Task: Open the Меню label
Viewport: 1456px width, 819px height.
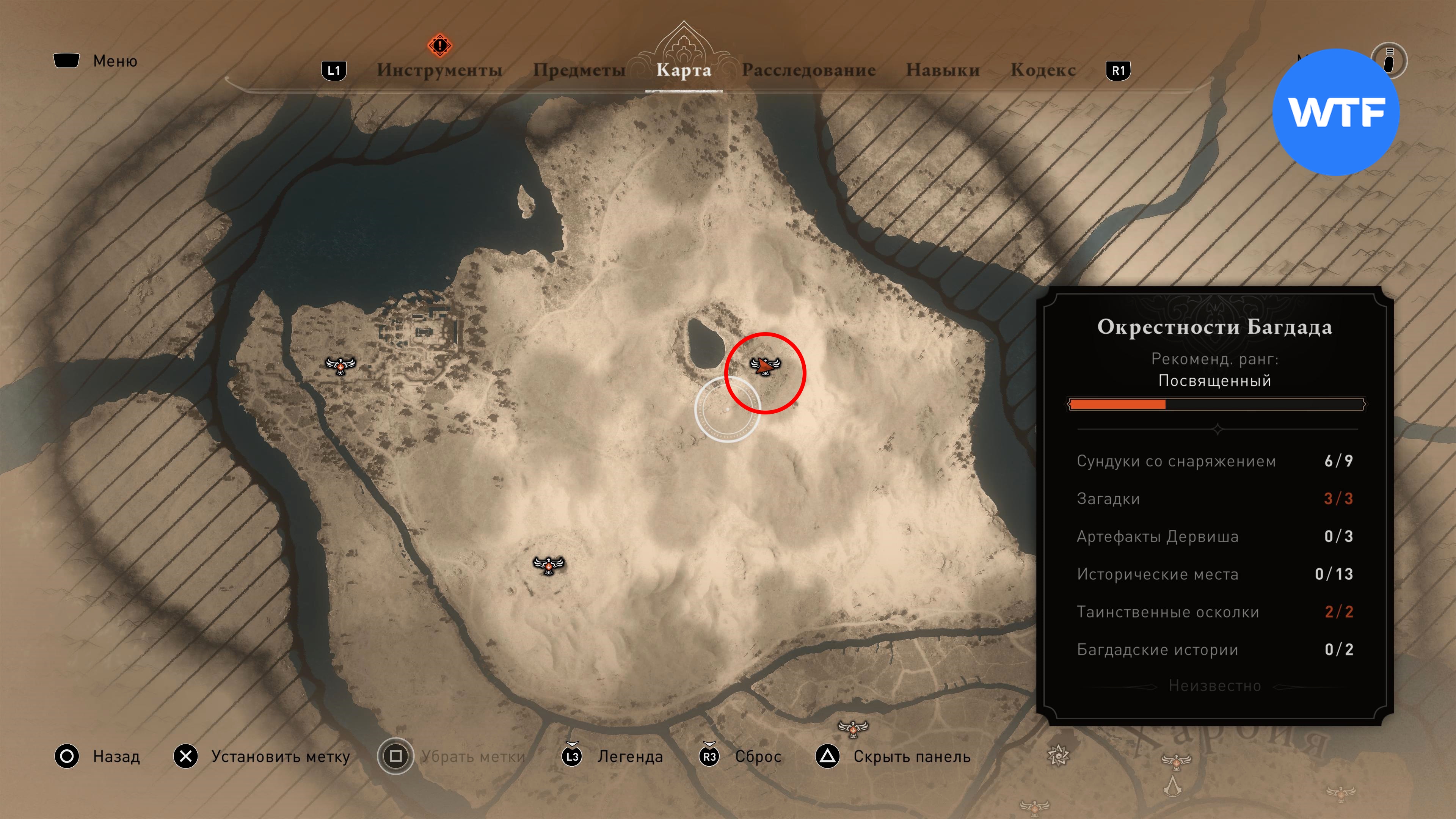Action: (x=115, y=61)
